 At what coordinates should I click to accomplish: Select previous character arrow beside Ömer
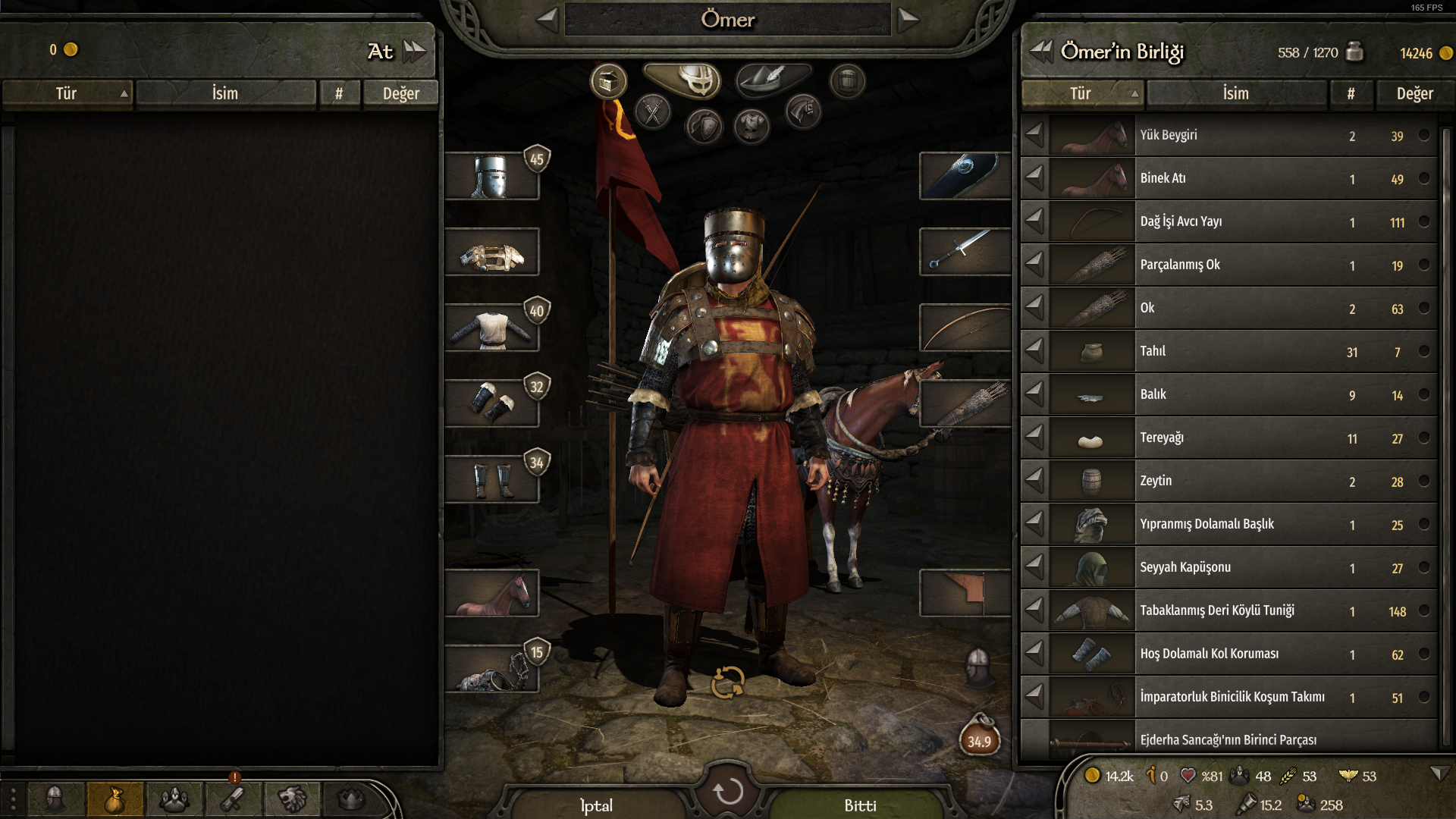548,20
